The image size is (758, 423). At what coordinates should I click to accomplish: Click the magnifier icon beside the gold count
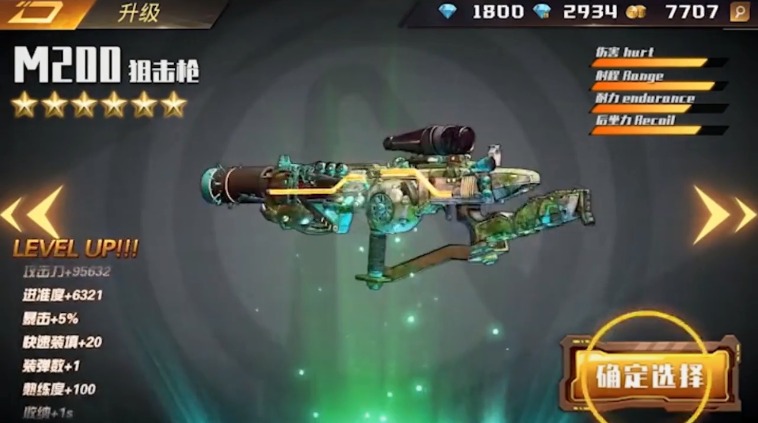click(x=740, y=13)
